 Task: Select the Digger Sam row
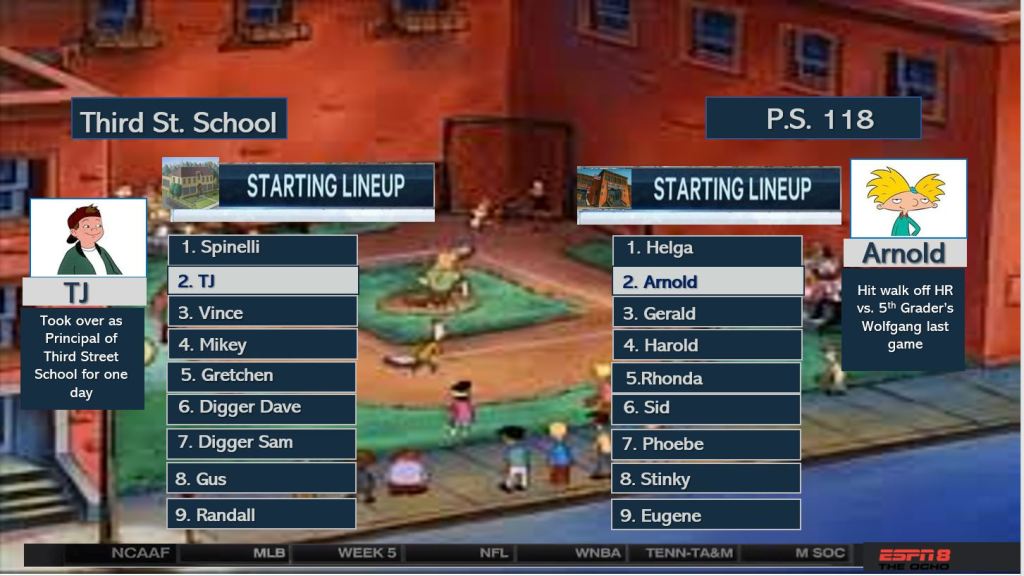pos(262,443)
